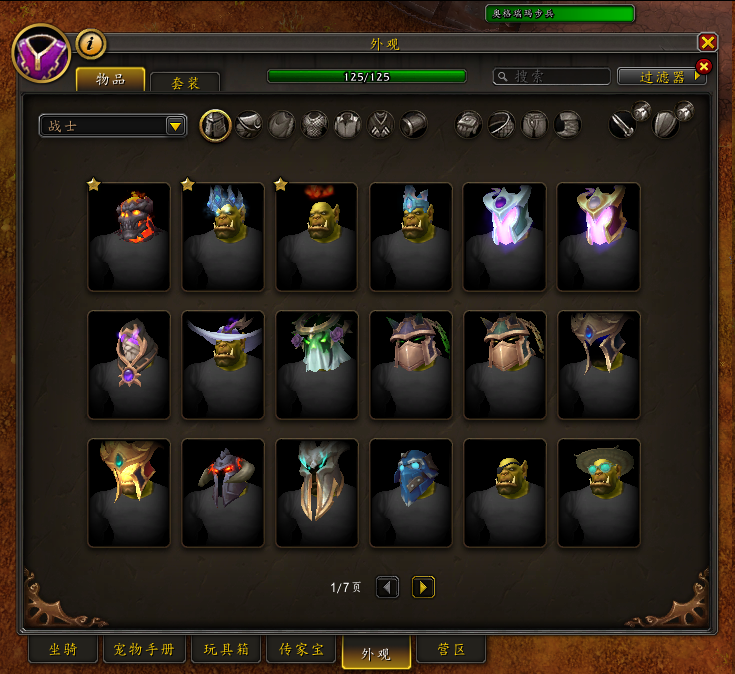Go to the next appearance page
Image resolution: width=735 pixels, height=674 pixels.
(x=423, y=587)
